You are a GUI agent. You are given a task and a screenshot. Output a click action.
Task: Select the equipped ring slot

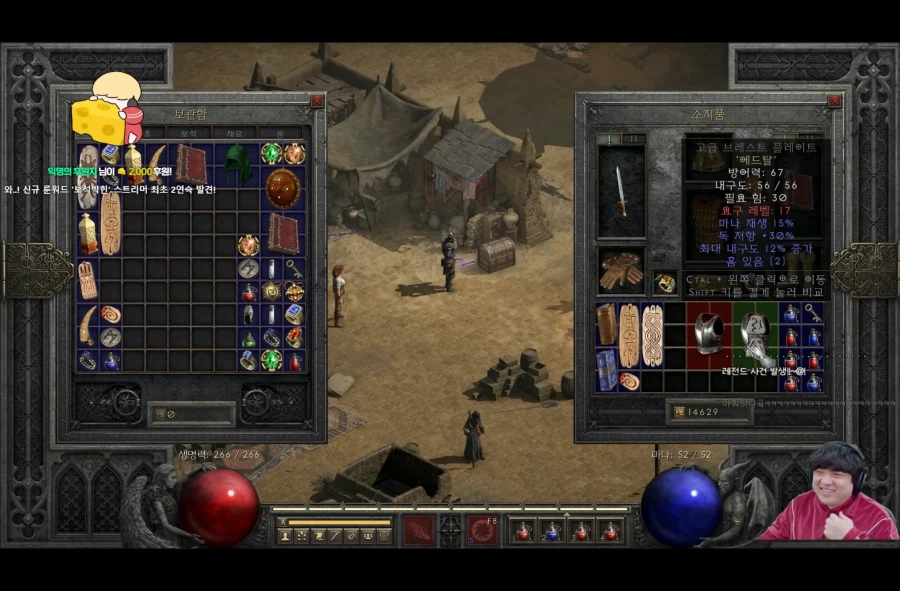664,283
